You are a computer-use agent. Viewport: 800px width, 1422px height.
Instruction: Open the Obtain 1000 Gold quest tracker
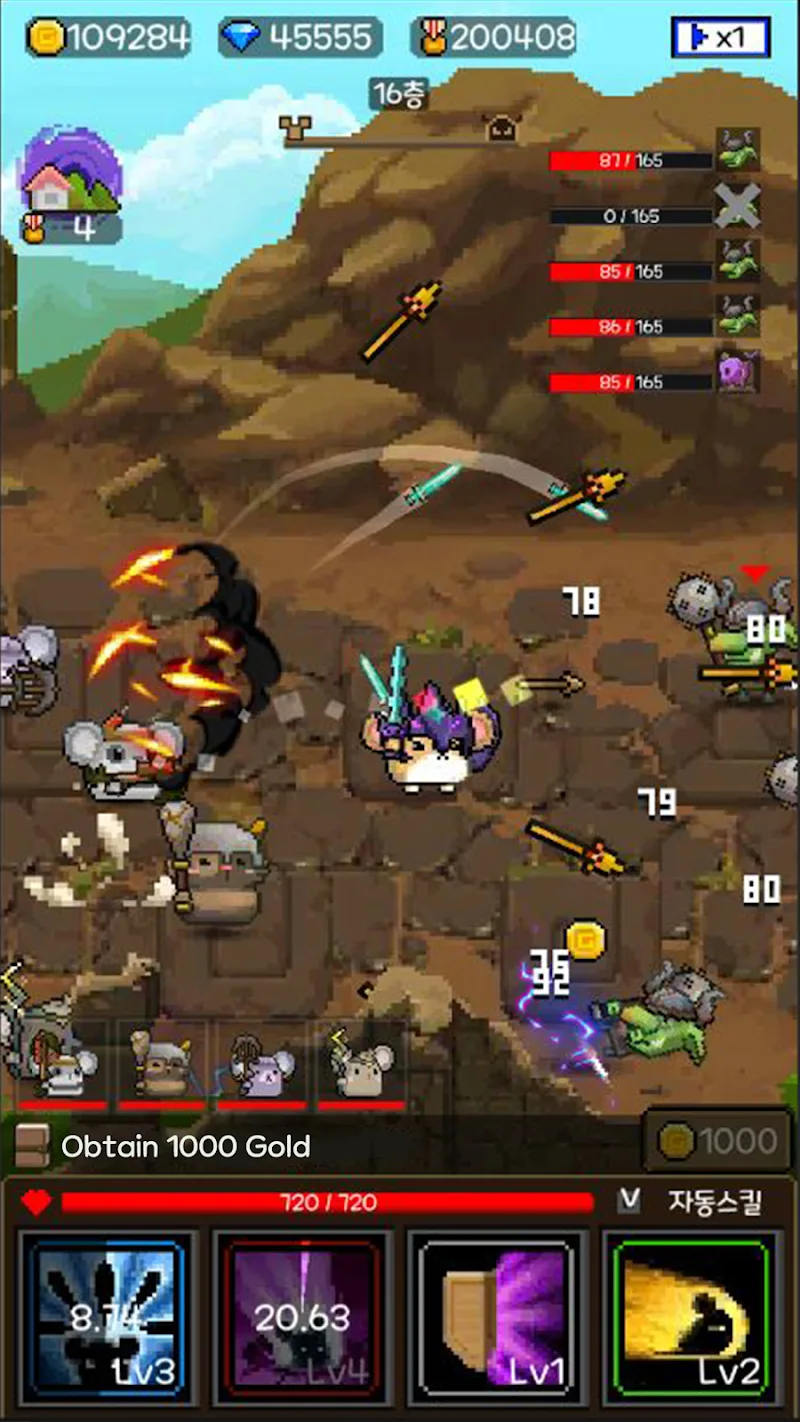coord(185,1146)
